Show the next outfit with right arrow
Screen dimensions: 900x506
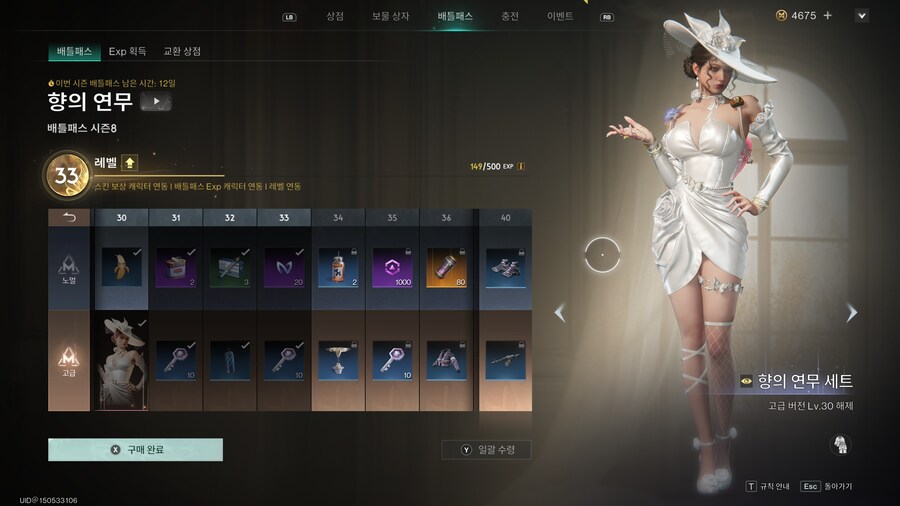(852, 313)
